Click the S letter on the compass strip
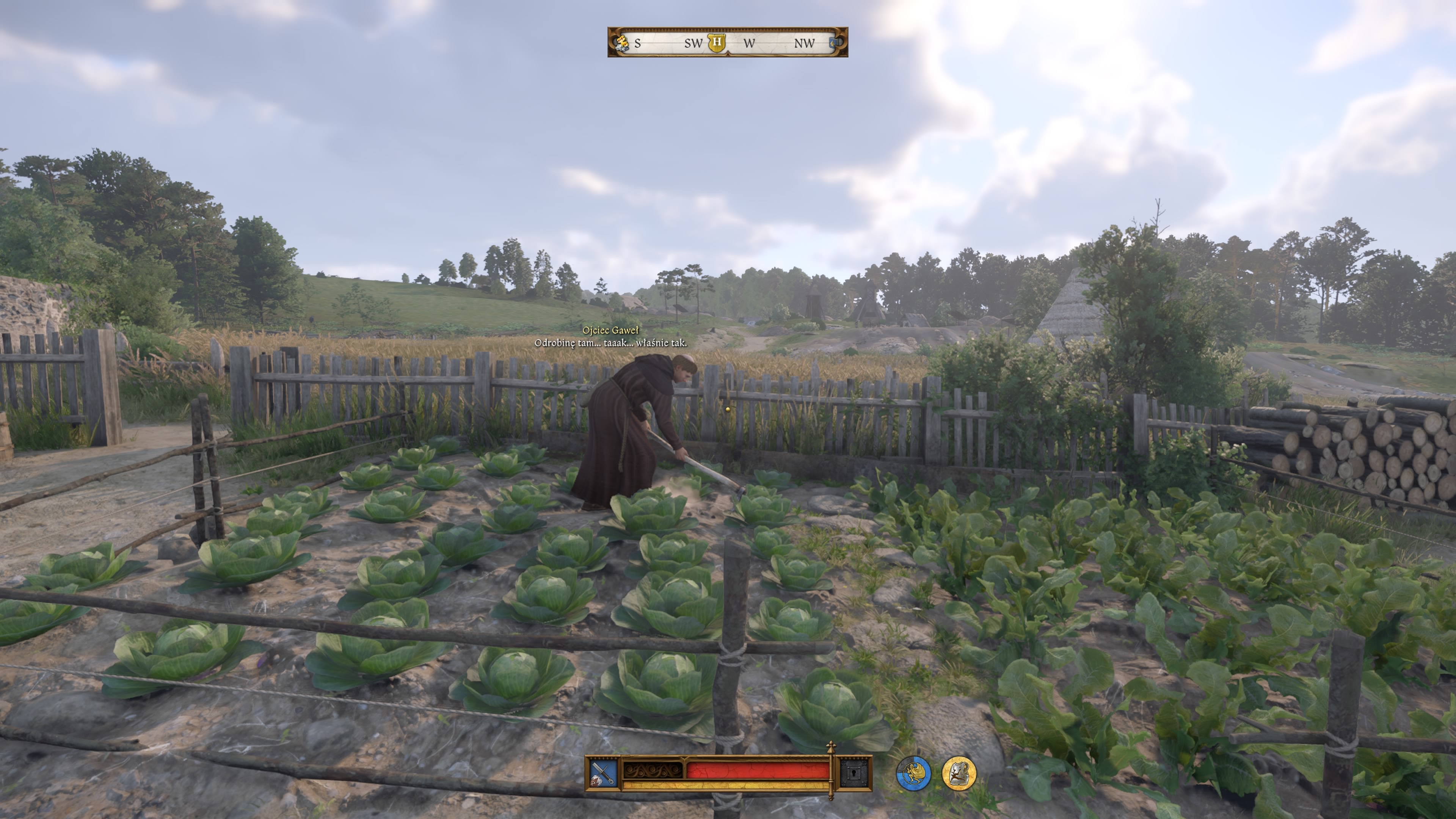Image resolution: width=1456 pixels, height=819 pixels. point(638,43)
